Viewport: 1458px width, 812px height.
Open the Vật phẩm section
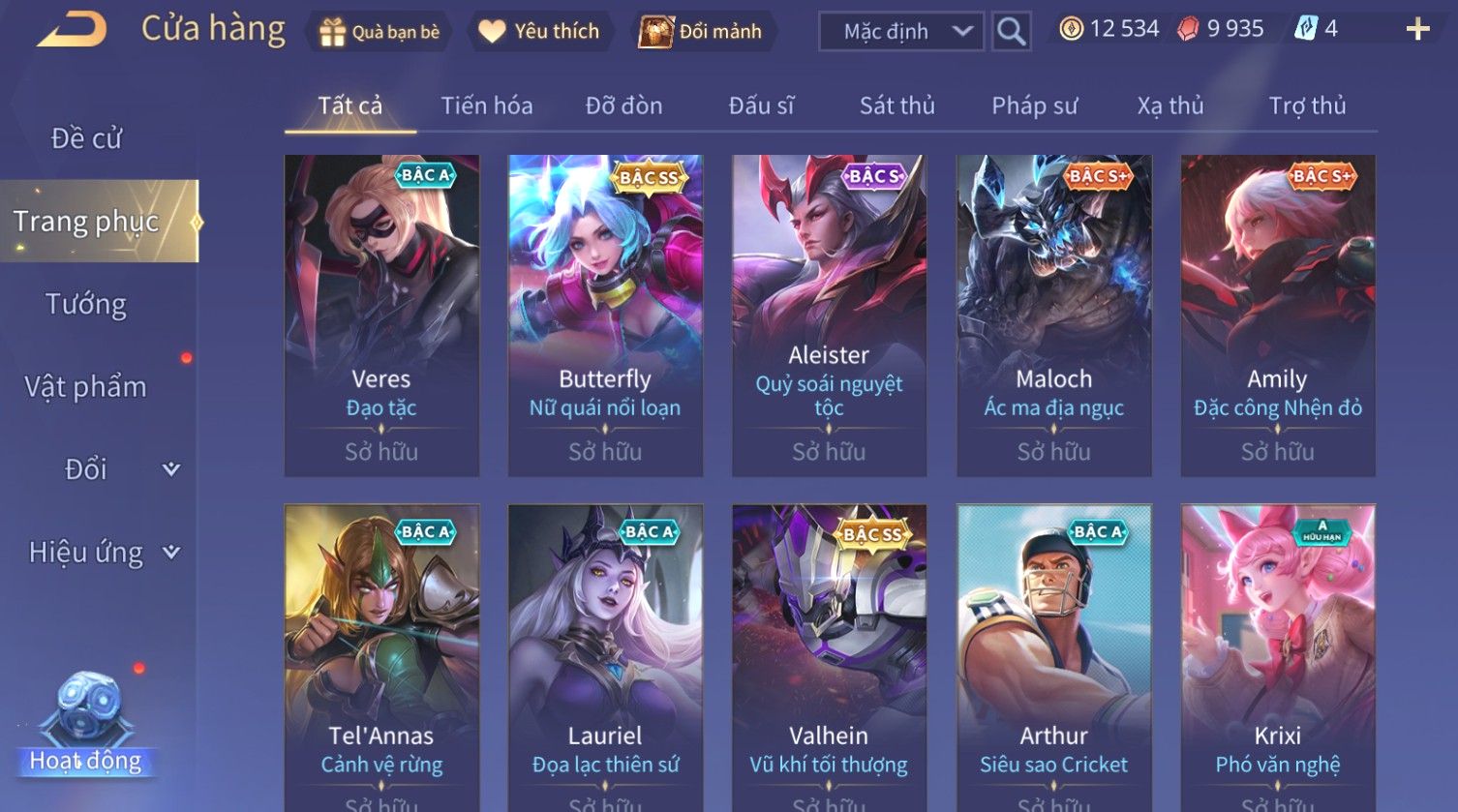pyautogui.click(x=86, y=386)
